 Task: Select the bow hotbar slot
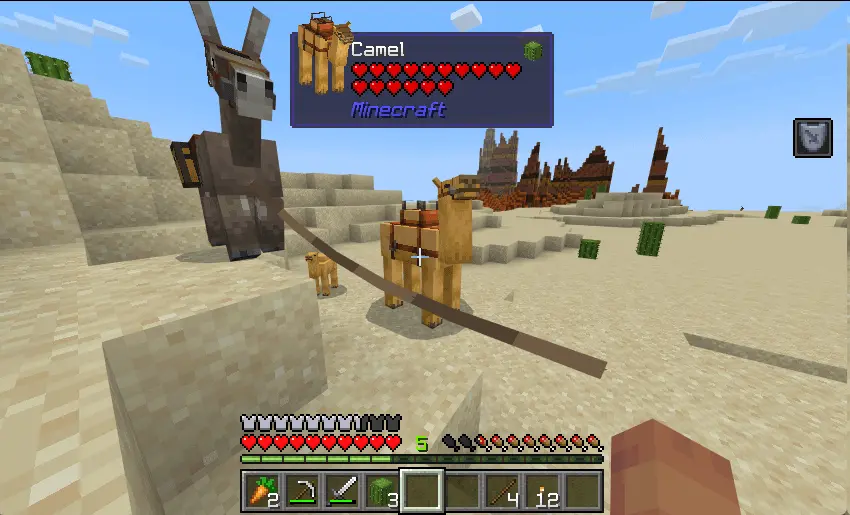point(302,491)
